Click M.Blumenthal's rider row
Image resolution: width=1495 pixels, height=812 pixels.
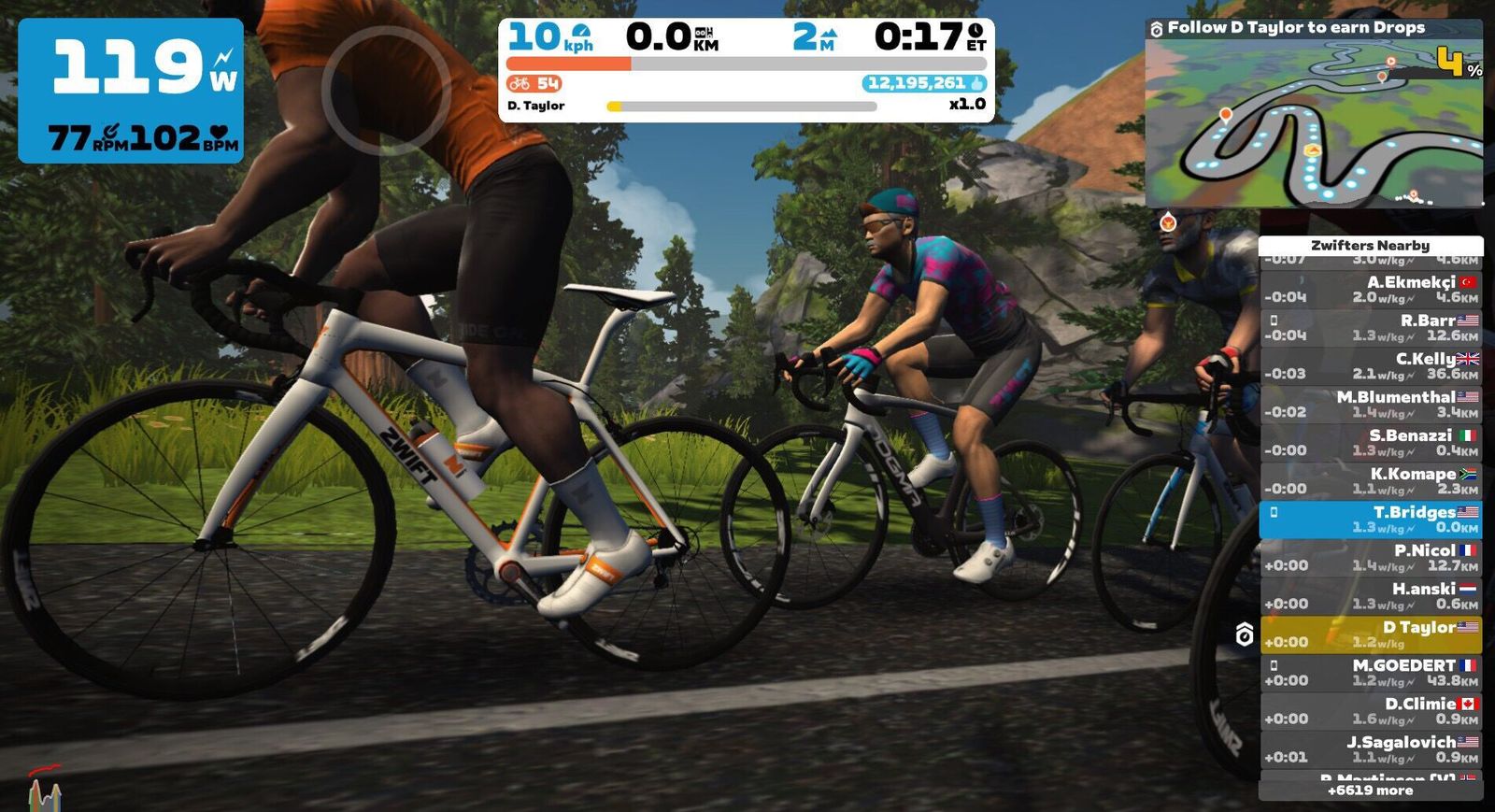click(1370, 405)
